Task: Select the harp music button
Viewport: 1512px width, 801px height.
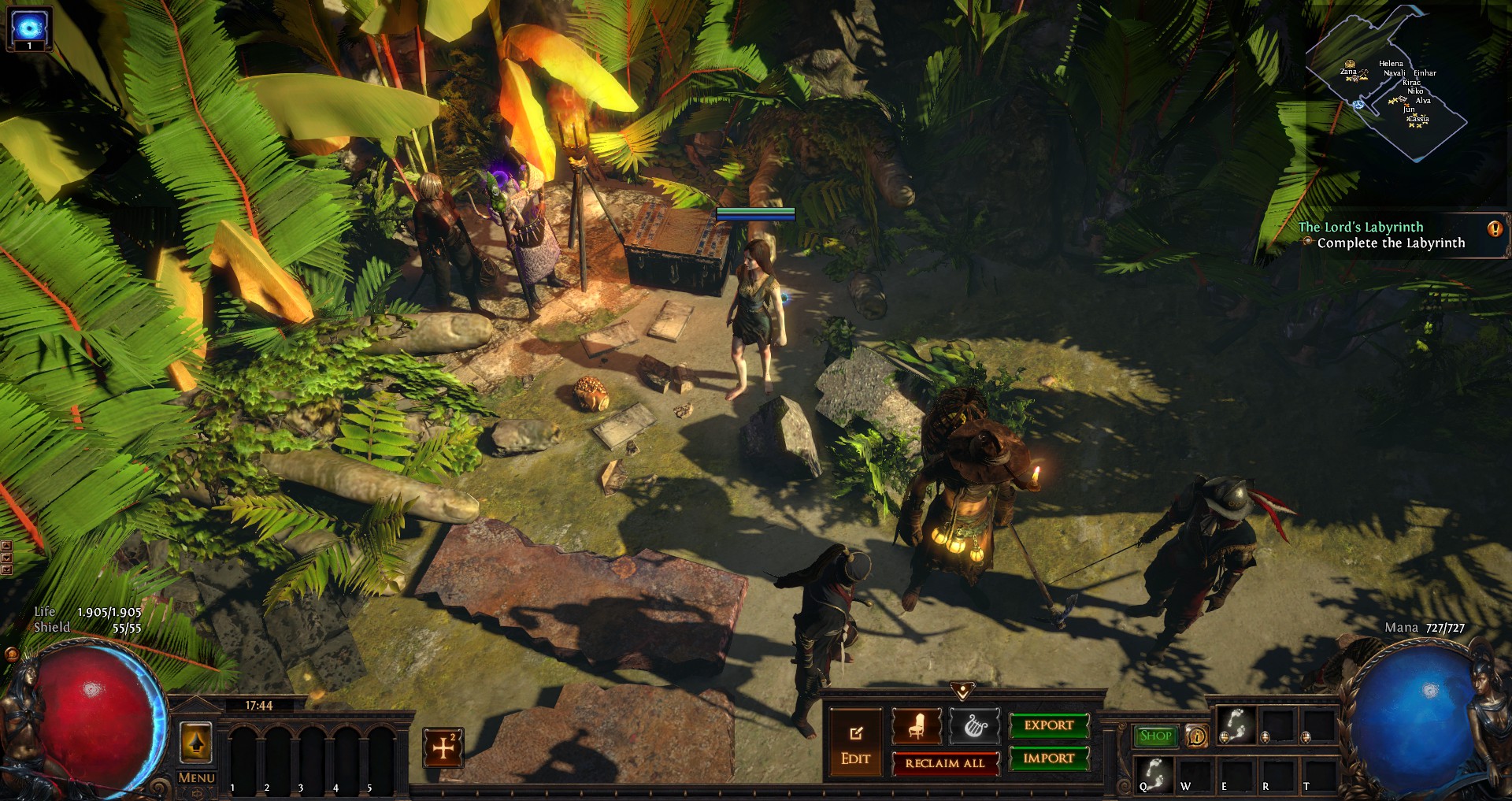Action: point(974,725)
